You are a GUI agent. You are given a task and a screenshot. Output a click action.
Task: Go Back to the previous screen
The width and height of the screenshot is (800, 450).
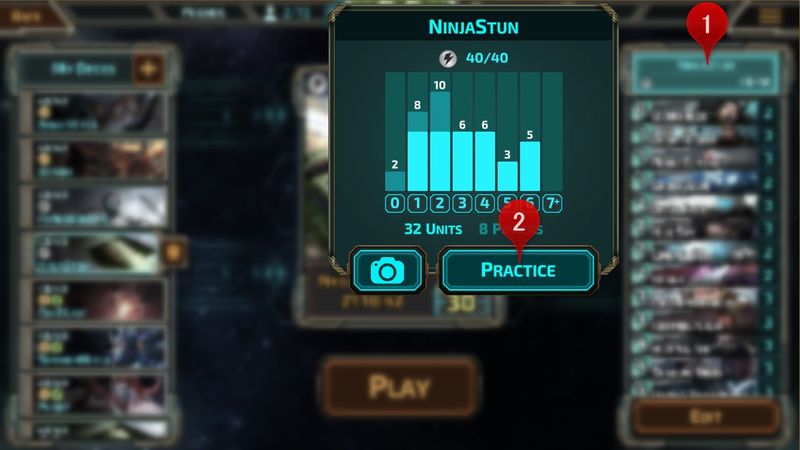click(29, 15)
